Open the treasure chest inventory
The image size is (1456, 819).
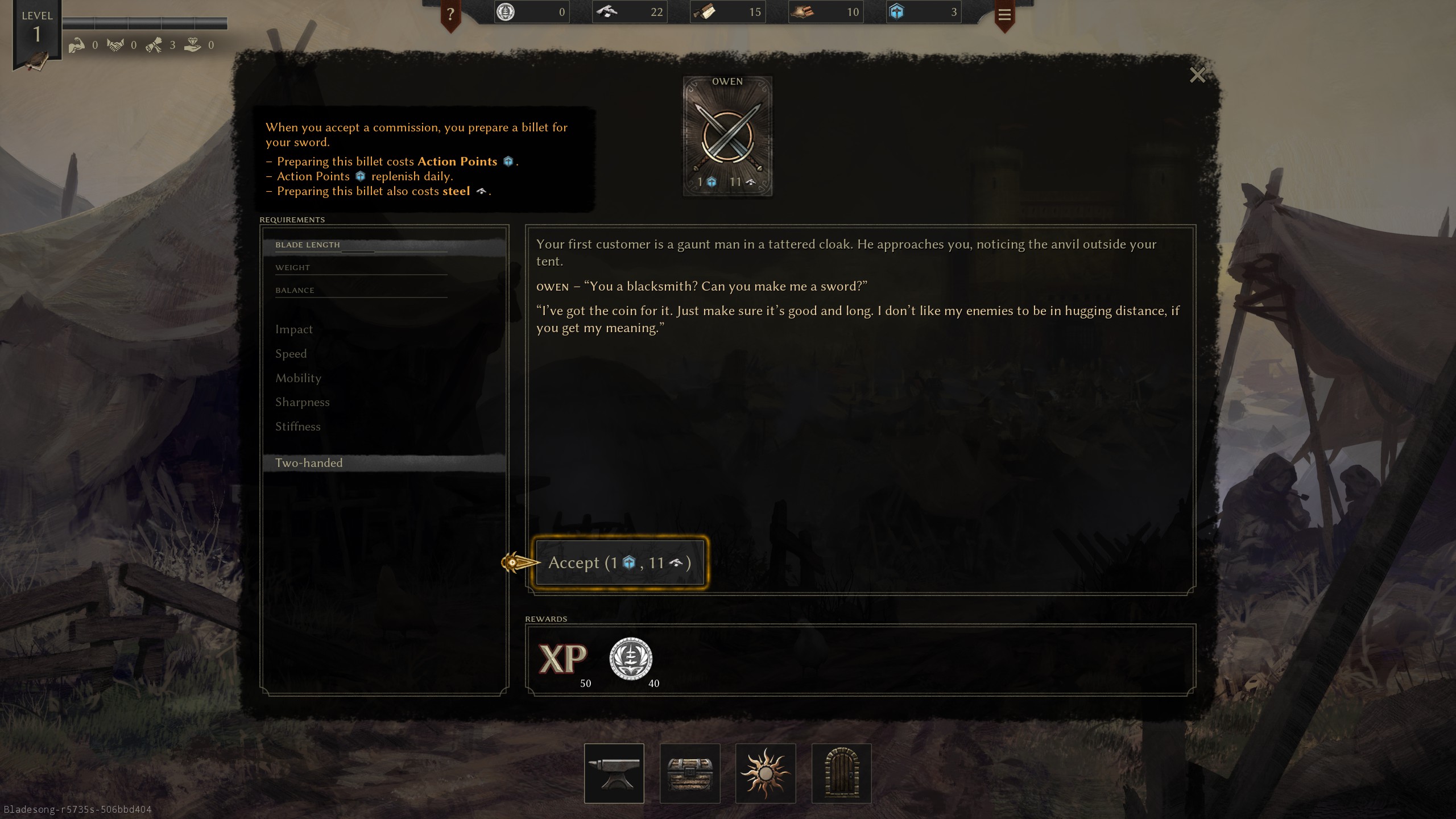[x=690, y=773]
